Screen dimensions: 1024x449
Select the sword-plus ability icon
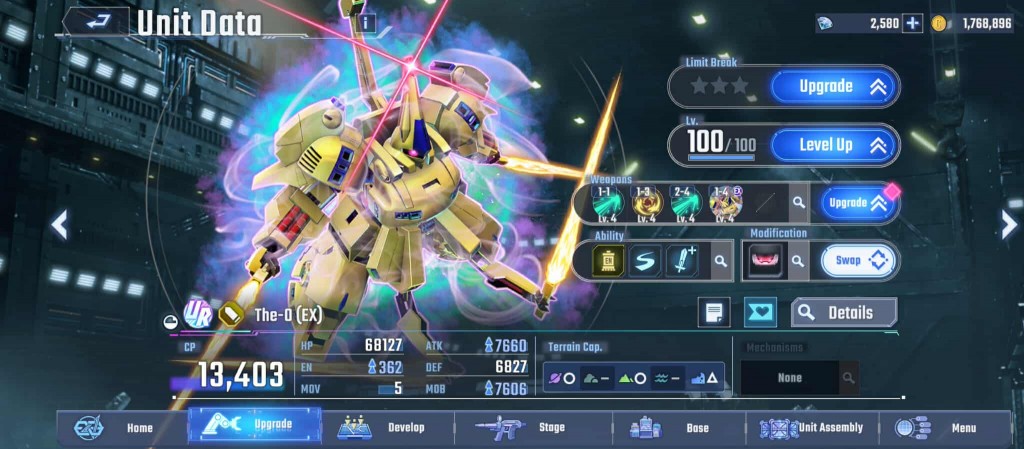(x=681, y=261)
